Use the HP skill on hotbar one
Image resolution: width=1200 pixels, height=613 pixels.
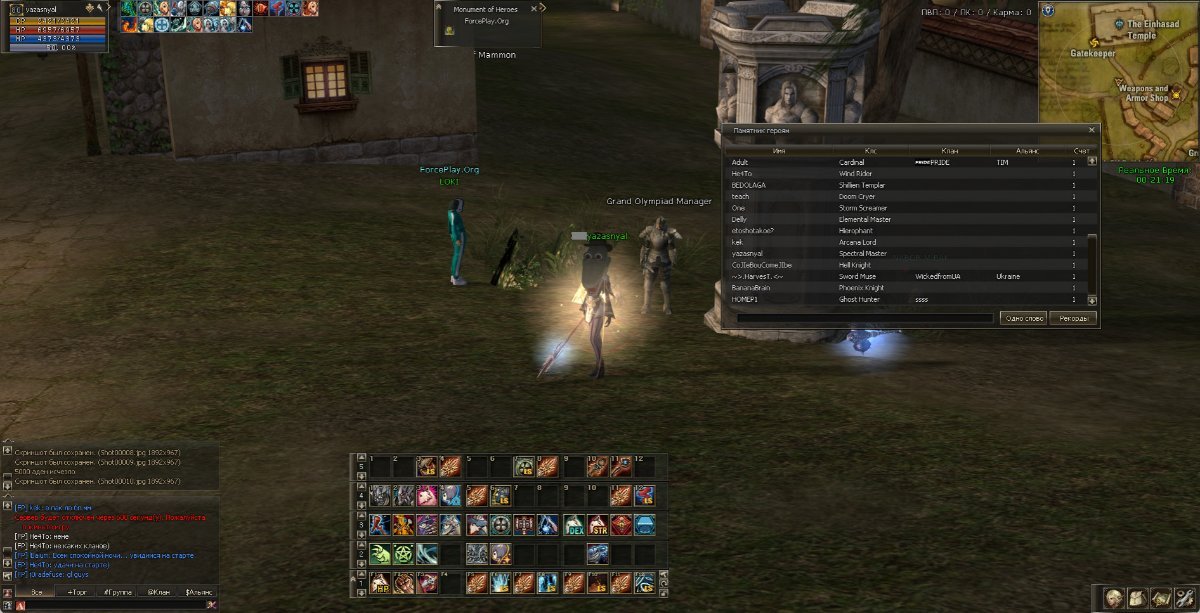point(381,583)
